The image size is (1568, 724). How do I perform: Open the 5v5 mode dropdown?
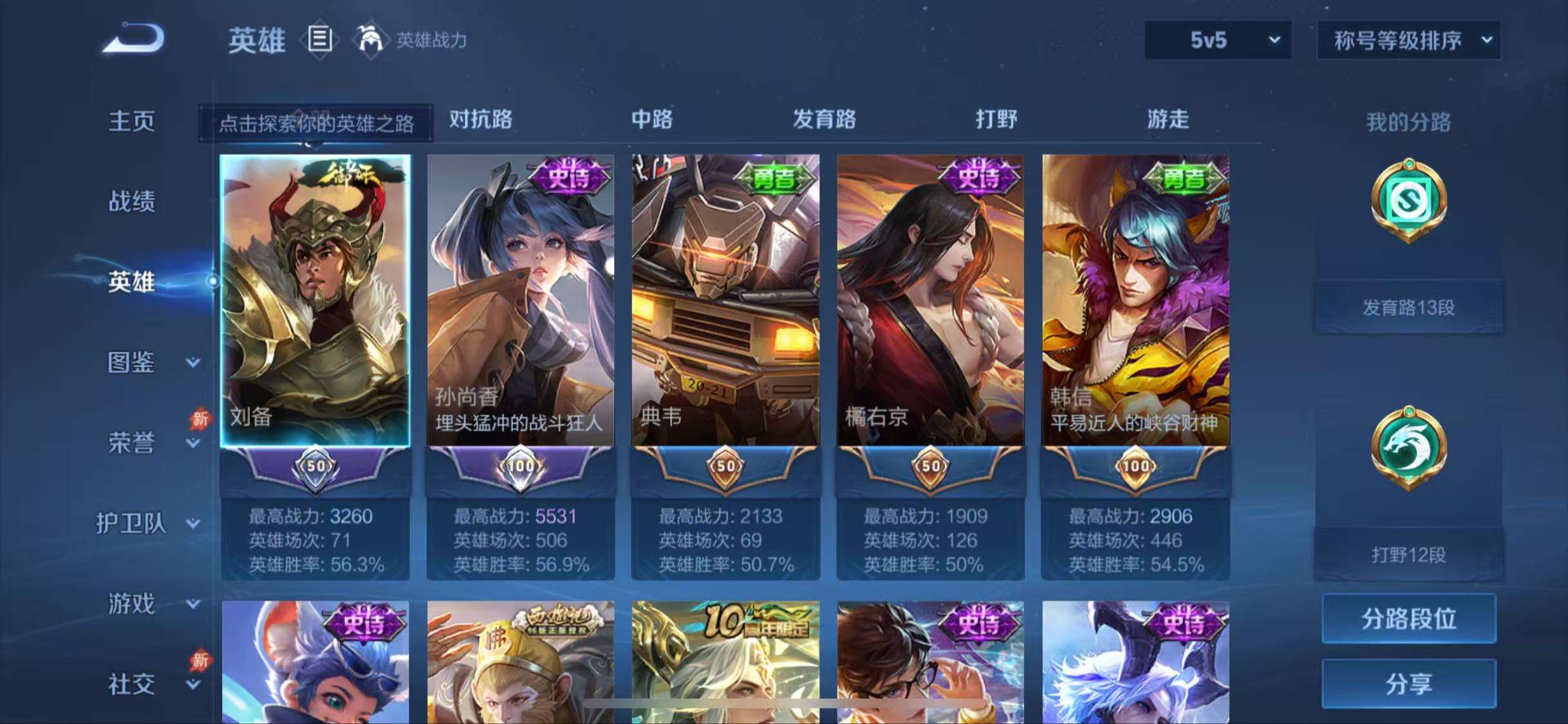(1217, 40)
